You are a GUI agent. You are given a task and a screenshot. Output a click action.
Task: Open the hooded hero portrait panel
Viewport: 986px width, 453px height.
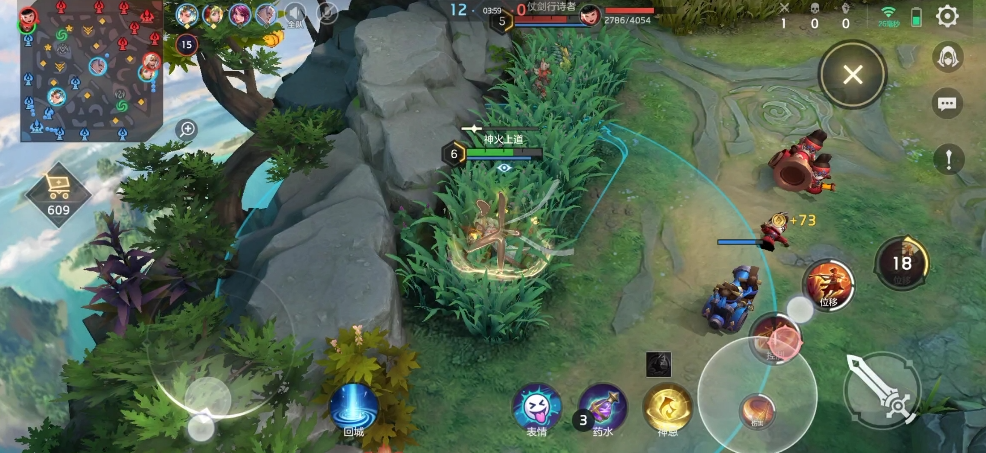pos(947,59)
